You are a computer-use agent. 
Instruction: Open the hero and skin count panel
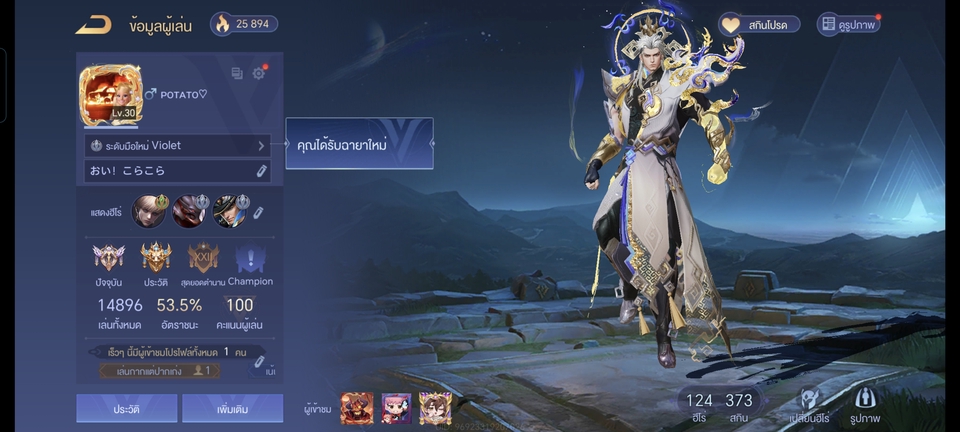(x=719, y=406)
